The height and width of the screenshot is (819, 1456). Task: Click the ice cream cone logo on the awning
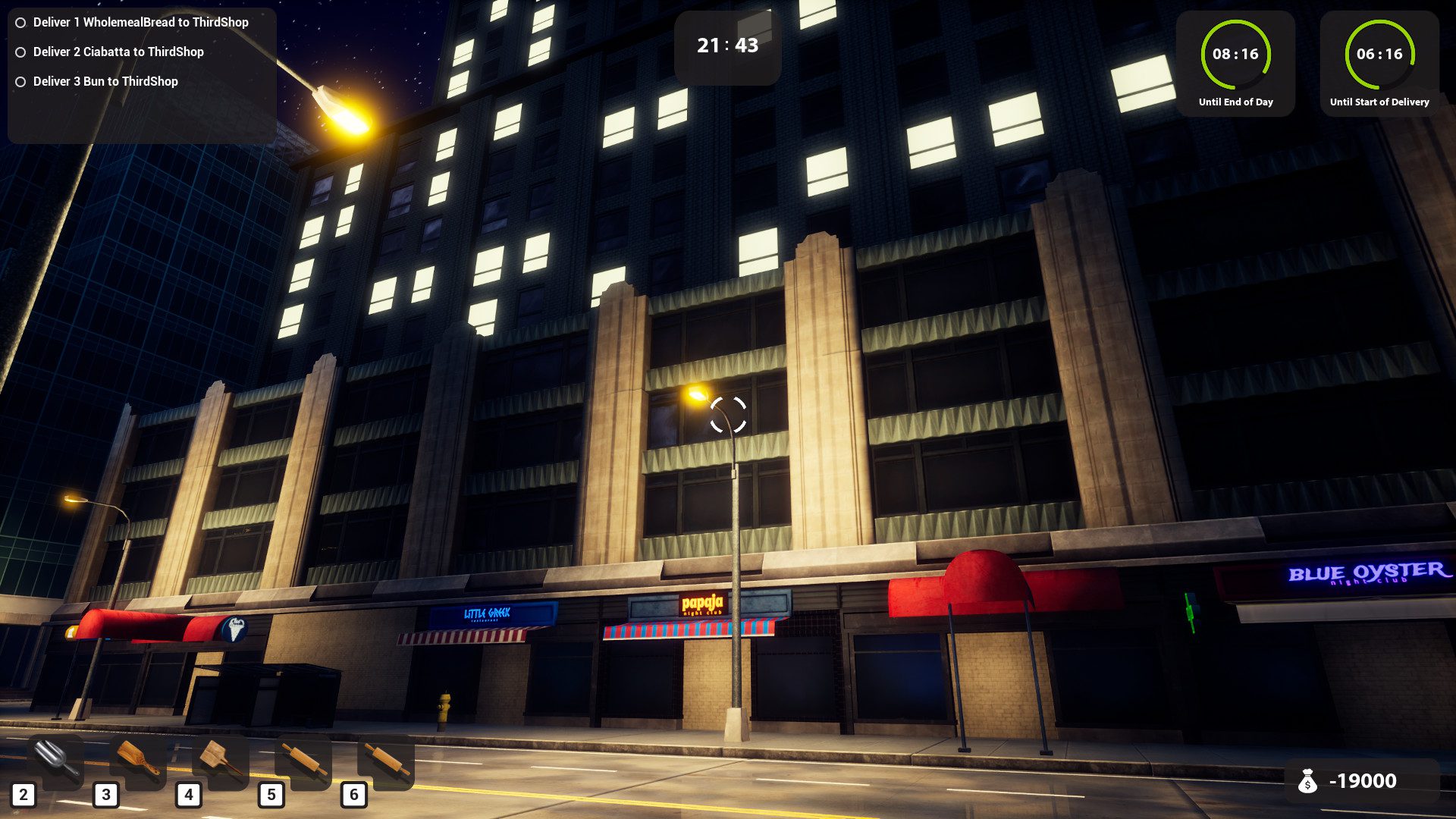(x=235, y=629)
